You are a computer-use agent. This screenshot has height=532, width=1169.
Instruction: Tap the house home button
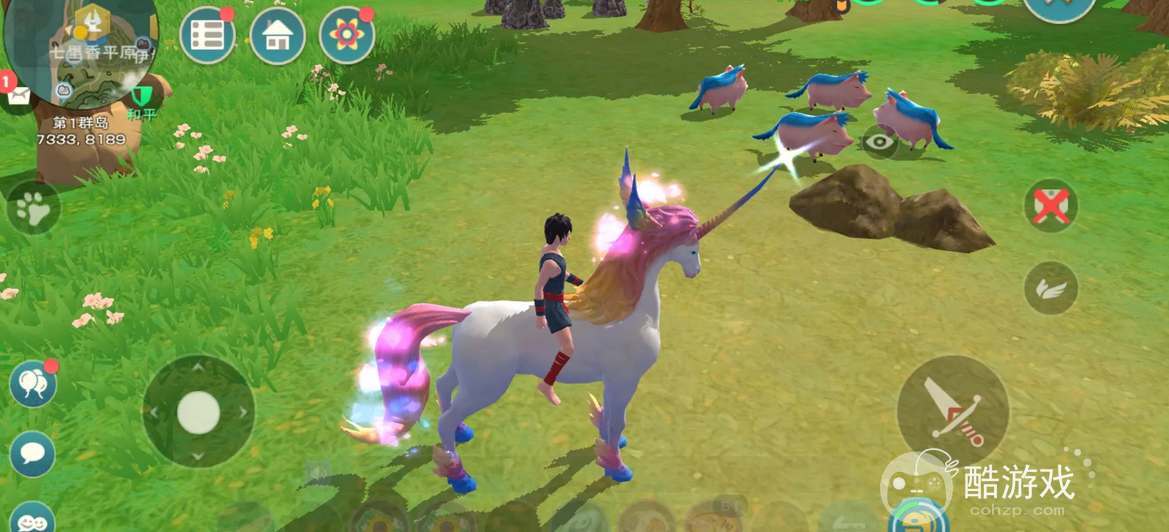tap(277, 36)
